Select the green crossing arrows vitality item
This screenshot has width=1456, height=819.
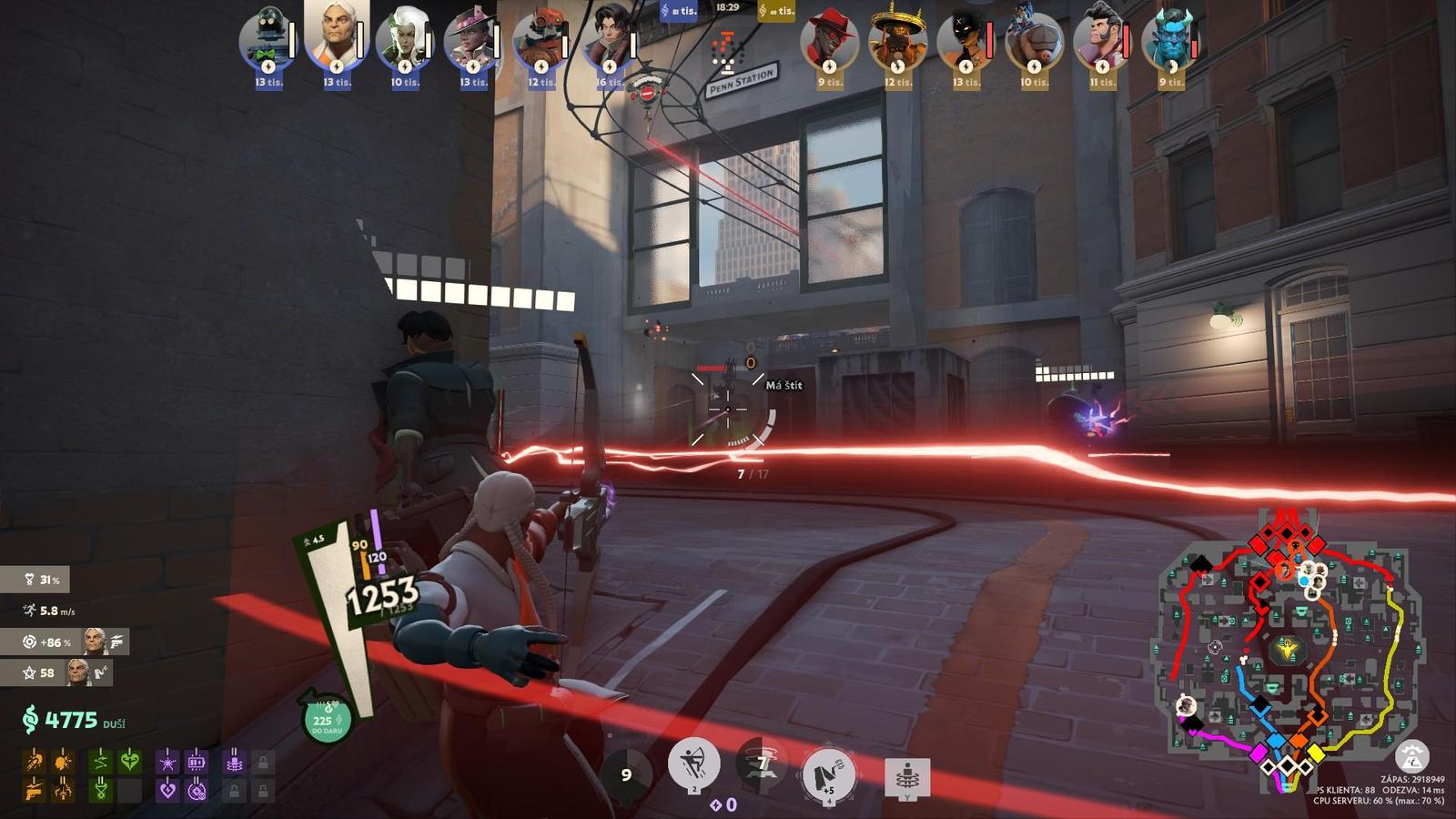(101, 761)
